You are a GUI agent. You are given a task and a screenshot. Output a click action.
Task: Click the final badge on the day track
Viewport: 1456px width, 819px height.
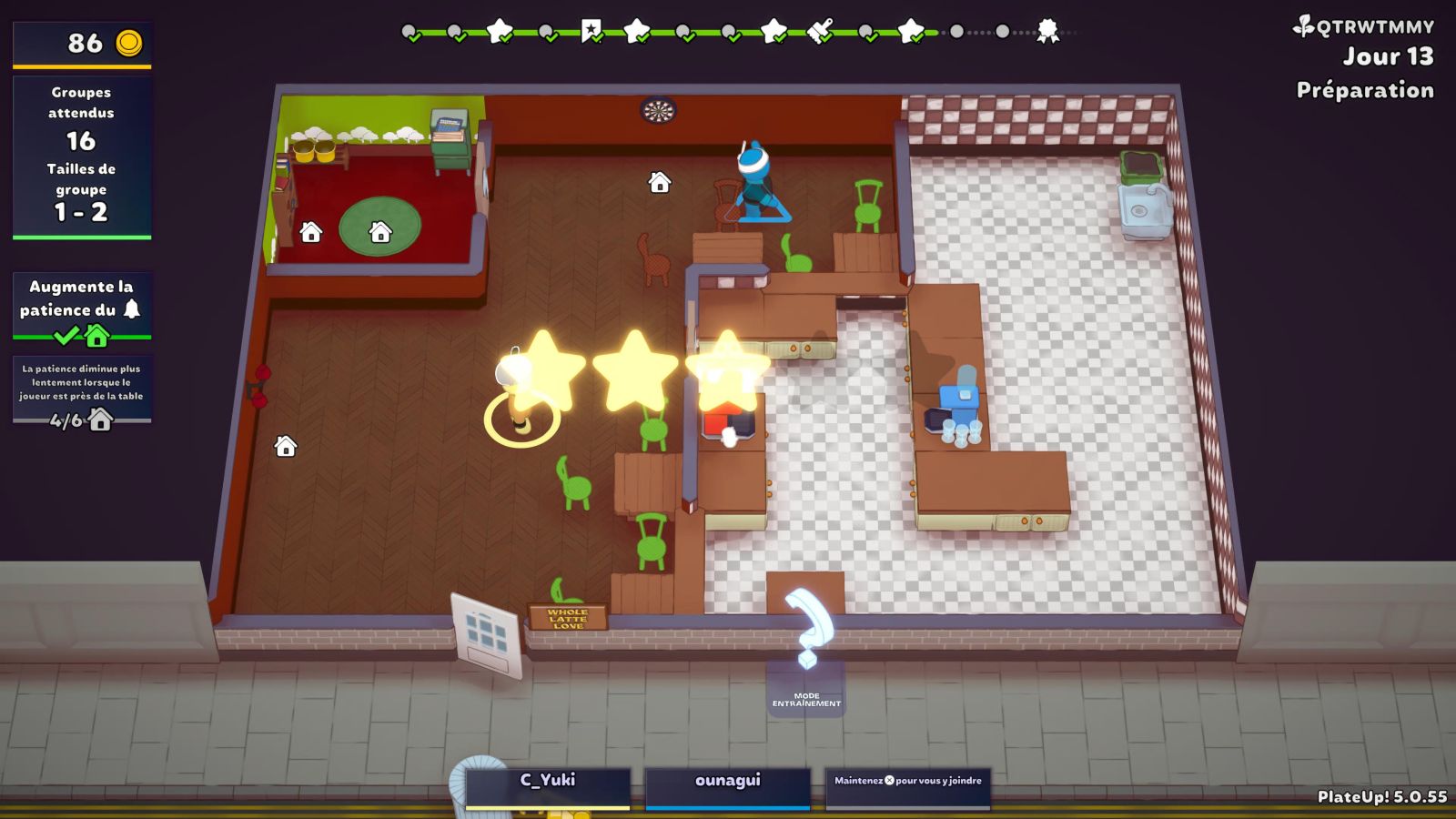coord(1048,32)
